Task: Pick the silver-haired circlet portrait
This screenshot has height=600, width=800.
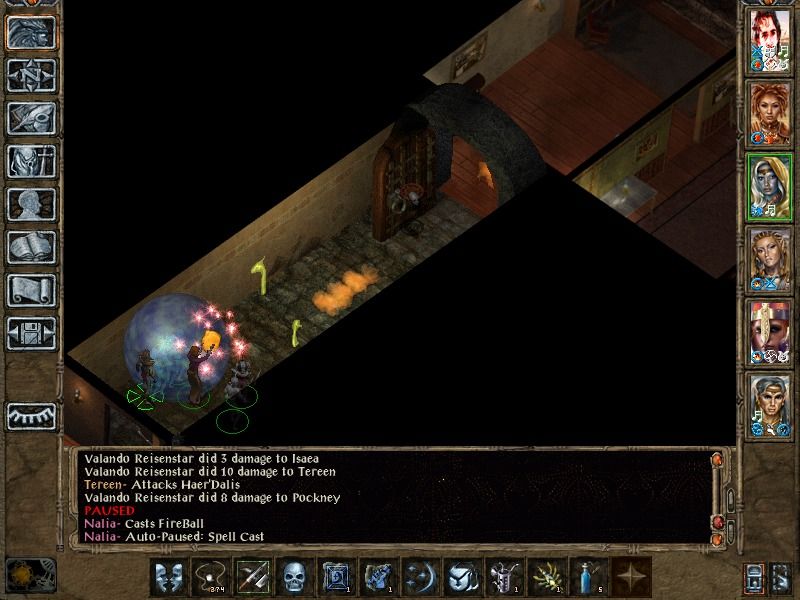Action: pos(771,404)
